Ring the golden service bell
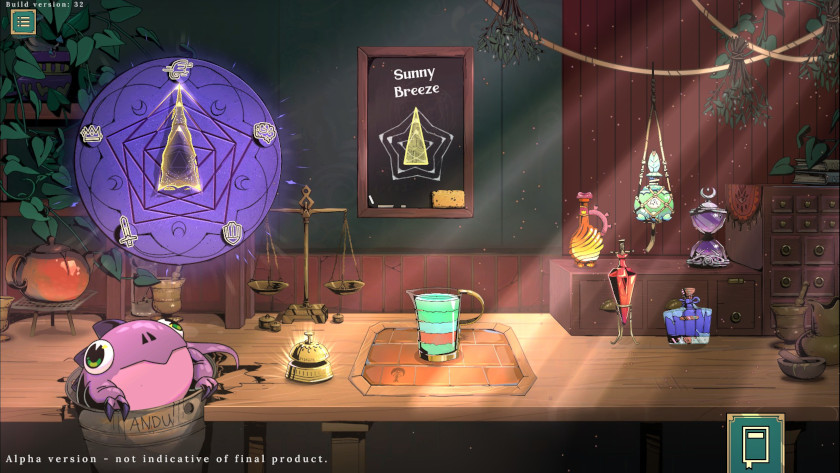This screenshot has width=840, height=473. (309, 361)
